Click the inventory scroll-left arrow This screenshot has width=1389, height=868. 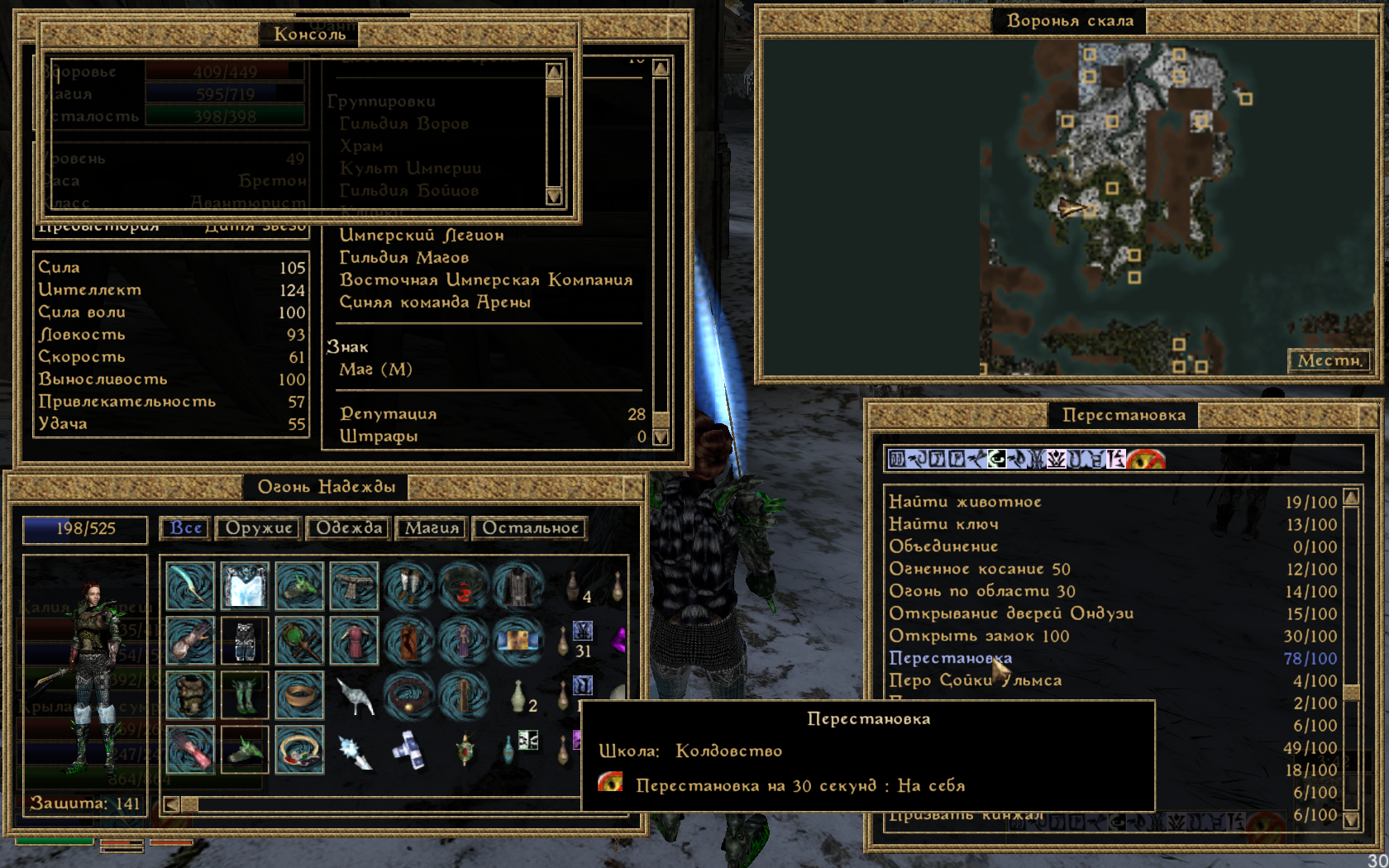171,804
